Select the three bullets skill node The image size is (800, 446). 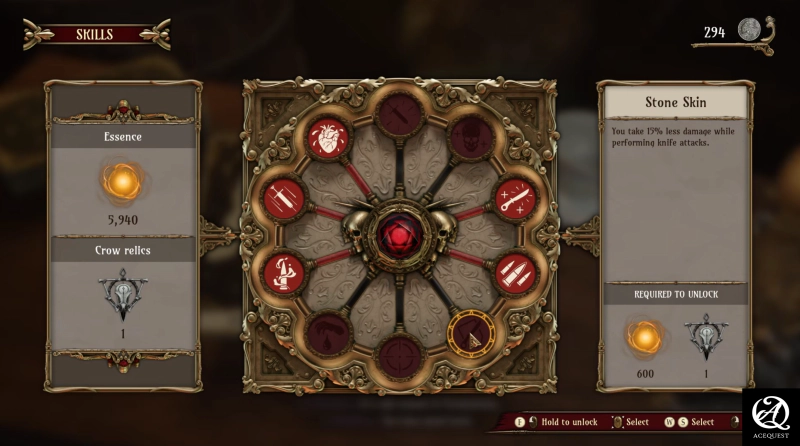[516, 270]
